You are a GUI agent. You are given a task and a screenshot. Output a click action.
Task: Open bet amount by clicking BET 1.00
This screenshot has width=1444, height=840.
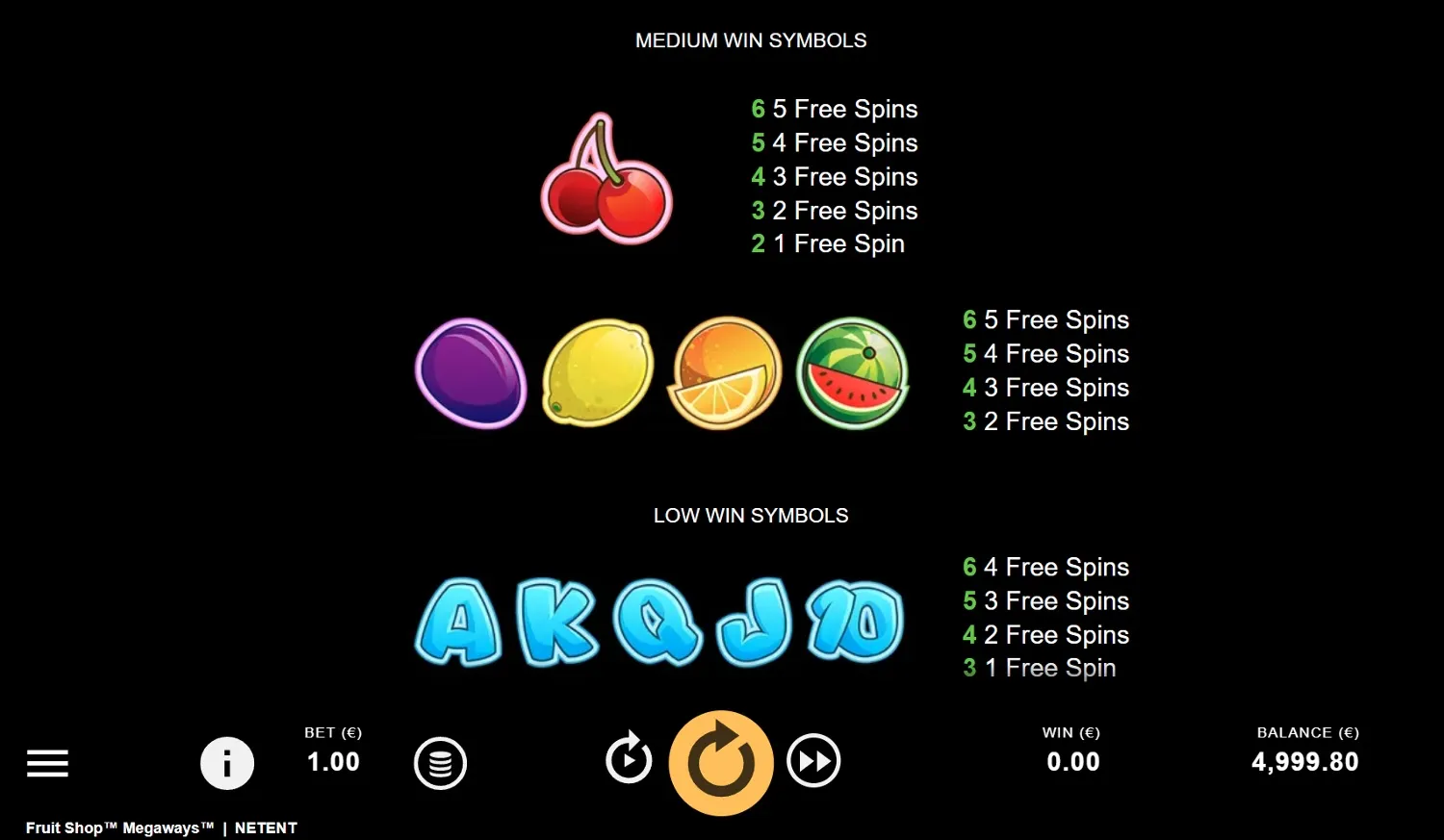pyautogui.click(x=332, y=749)
